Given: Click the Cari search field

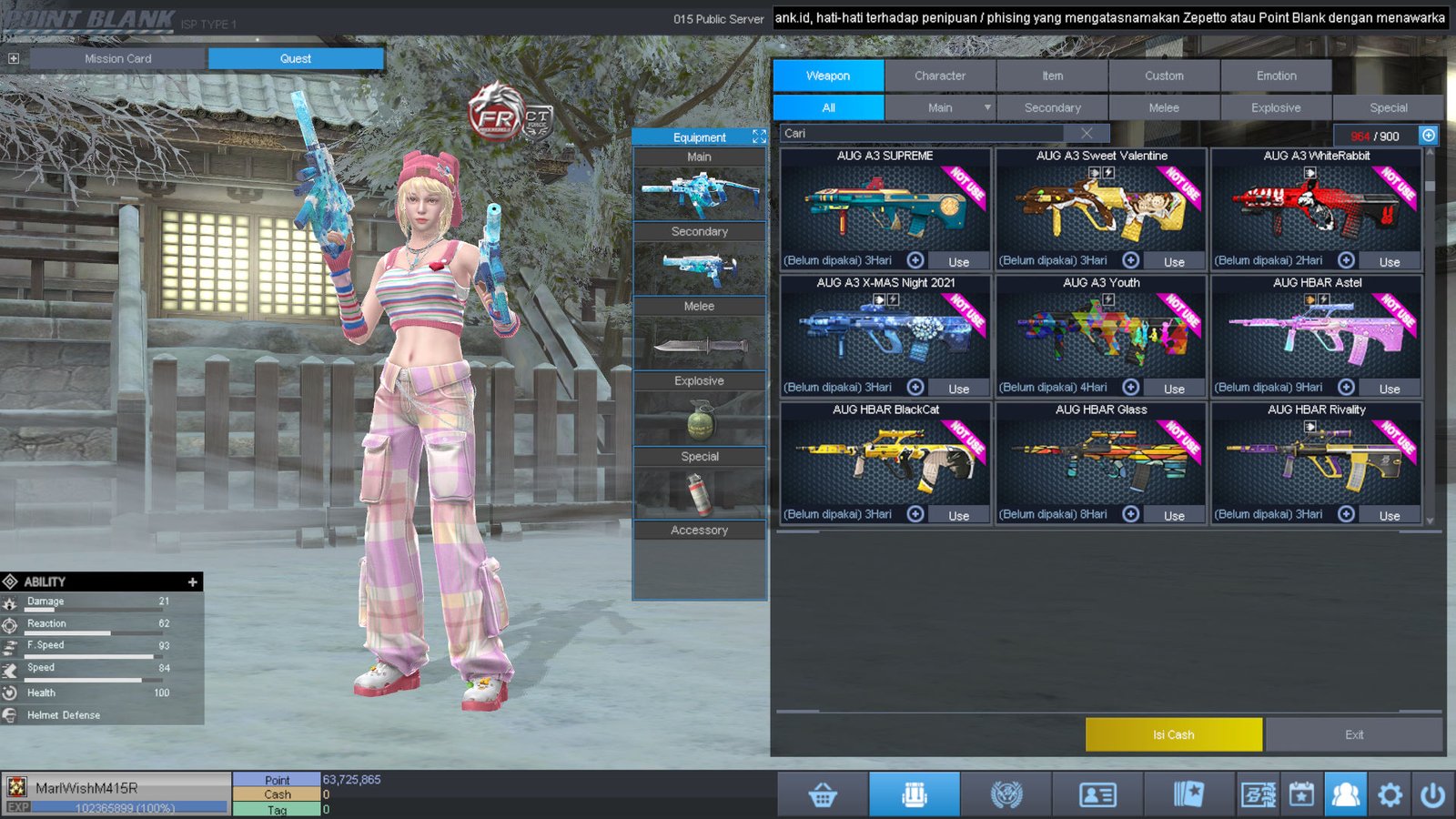Looking at the screenshot, I should (919, 133).
